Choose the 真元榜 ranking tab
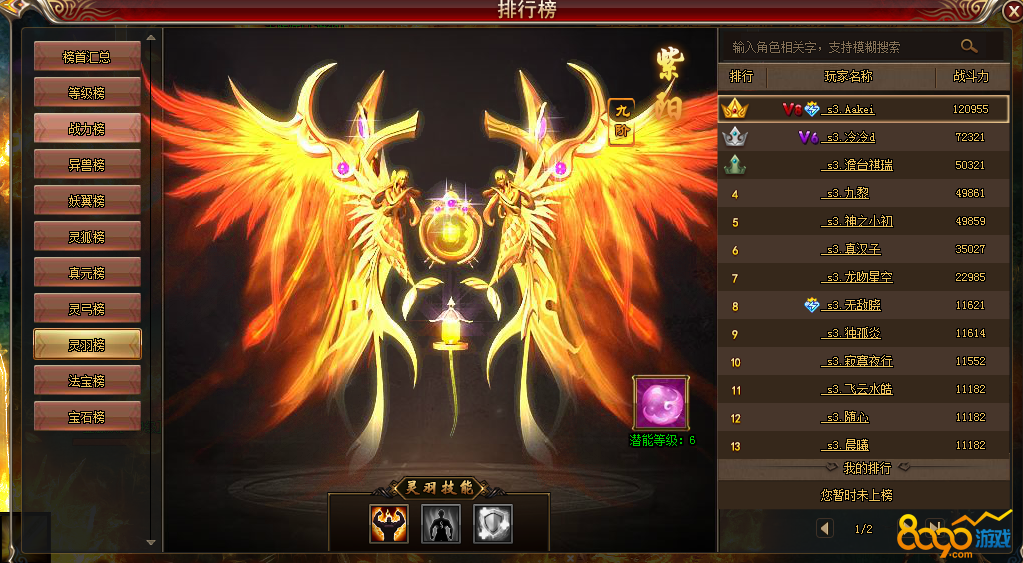 (x=87, y=272)
